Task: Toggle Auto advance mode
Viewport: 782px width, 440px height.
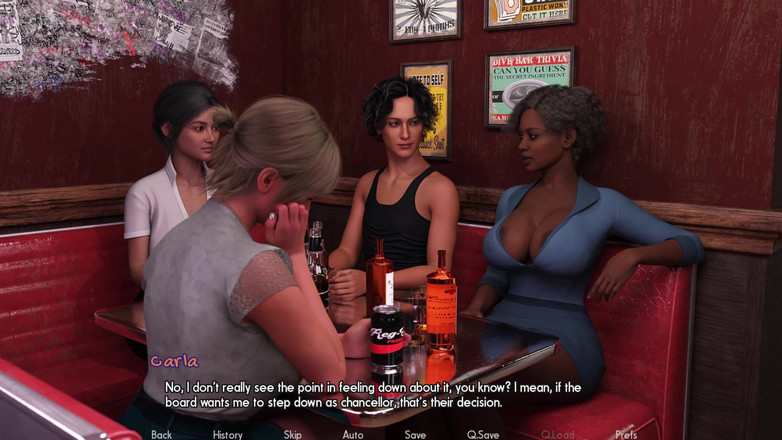Action: coord(353,434)
